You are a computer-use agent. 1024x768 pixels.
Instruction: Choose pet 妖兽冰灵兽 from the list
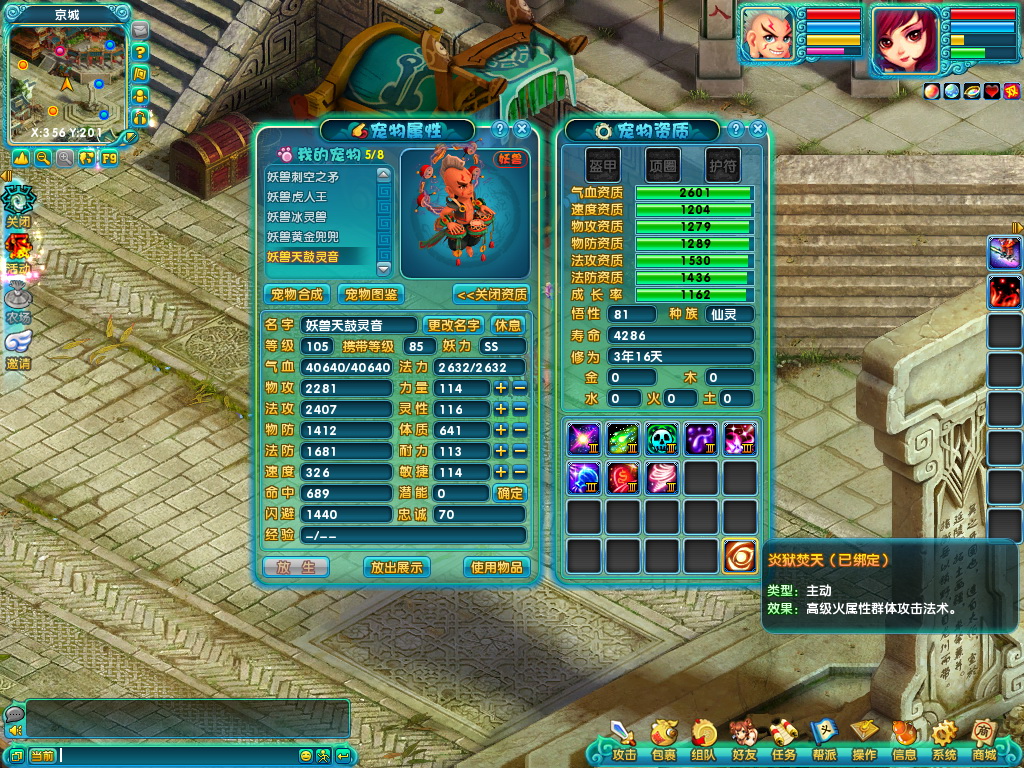[297, 217]
